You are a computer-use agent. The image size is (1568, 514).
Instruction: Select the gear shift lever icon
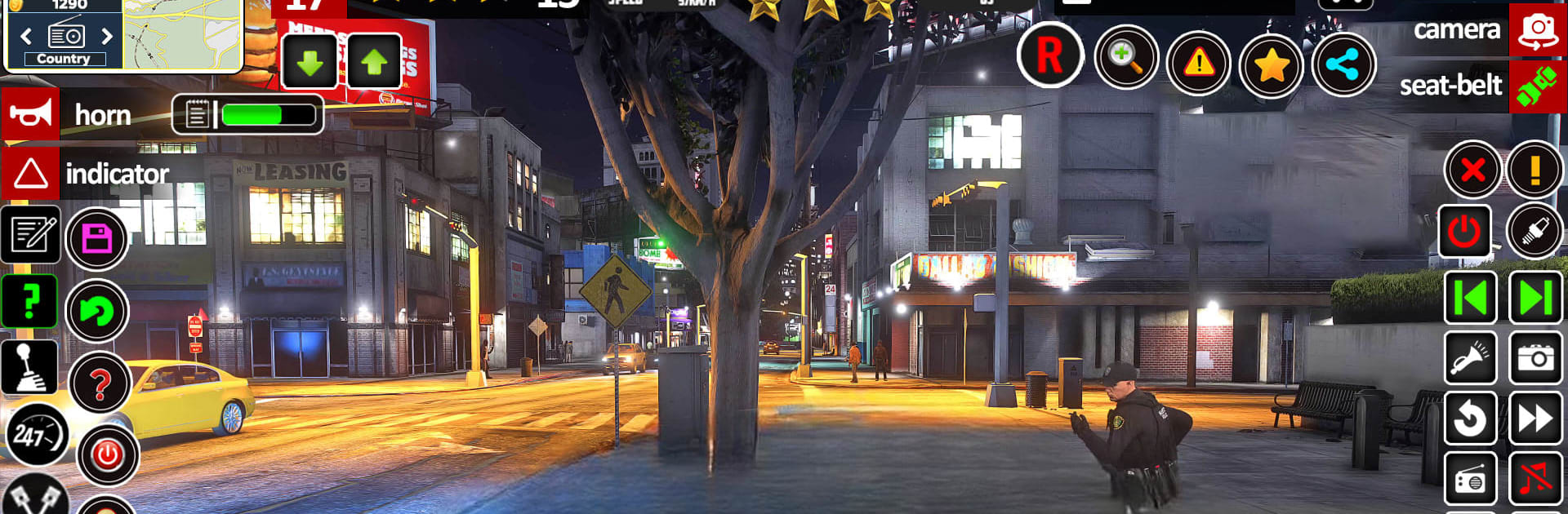pos(30,366)
